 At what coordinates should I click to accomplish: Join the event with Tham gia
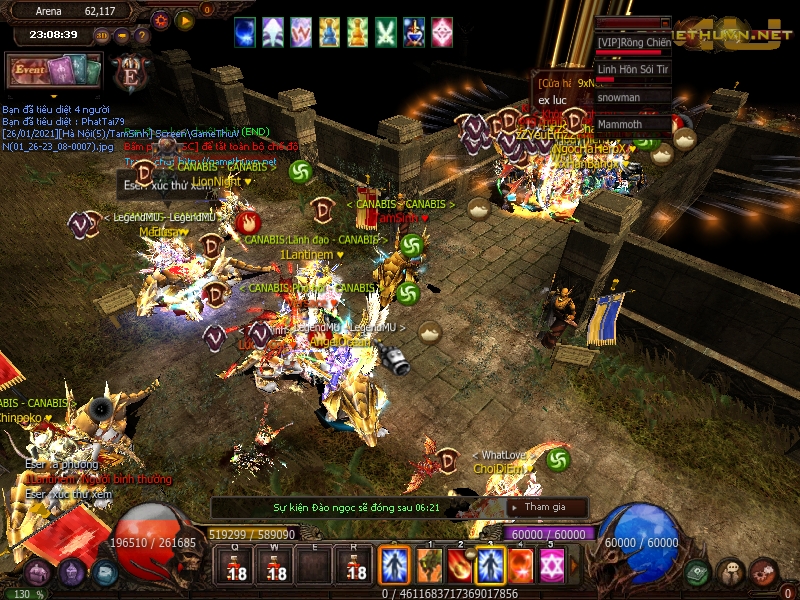coord(545,507)
